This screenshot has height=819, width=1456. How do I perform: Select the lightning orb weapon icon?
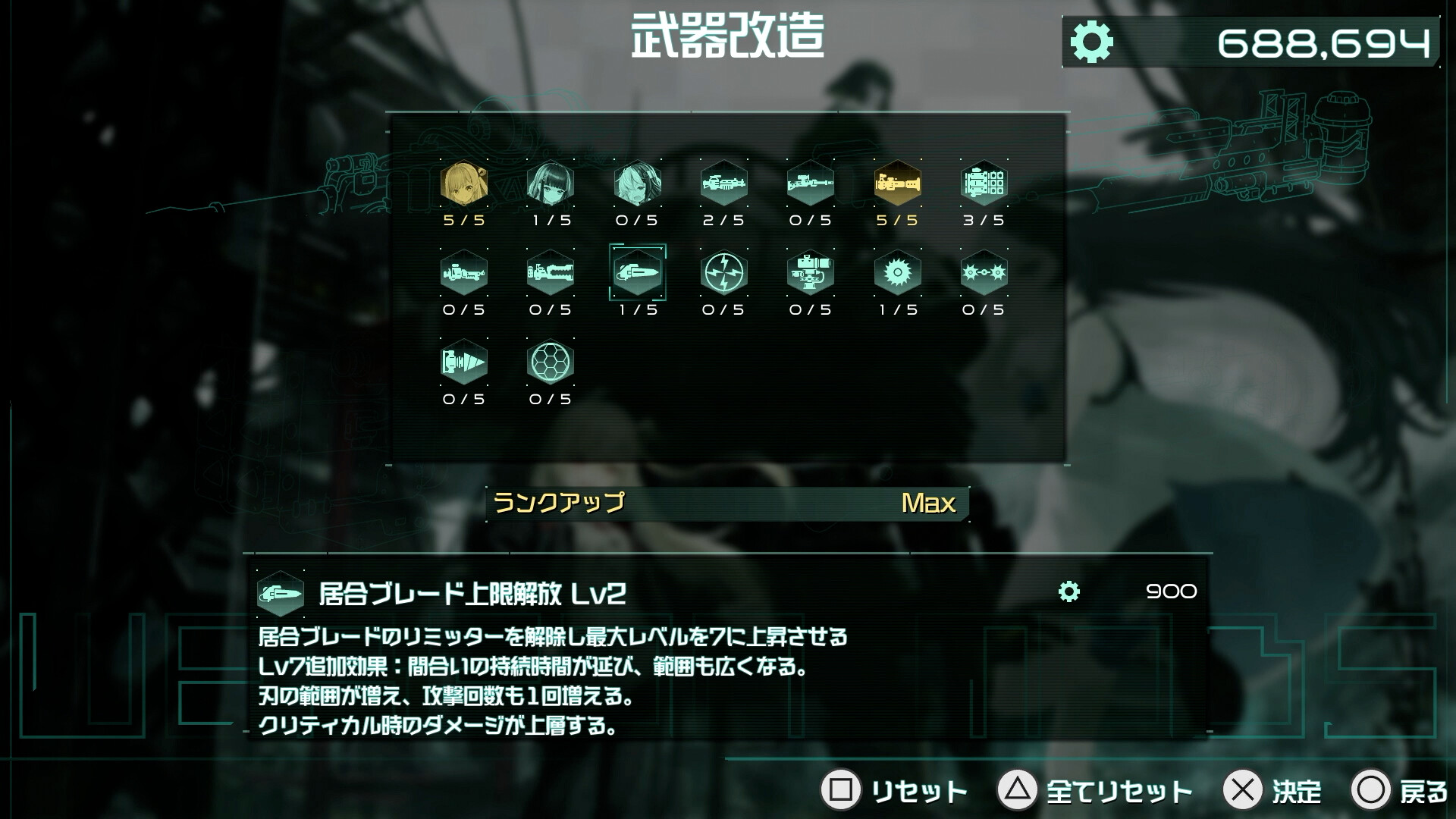pos(724,275)
